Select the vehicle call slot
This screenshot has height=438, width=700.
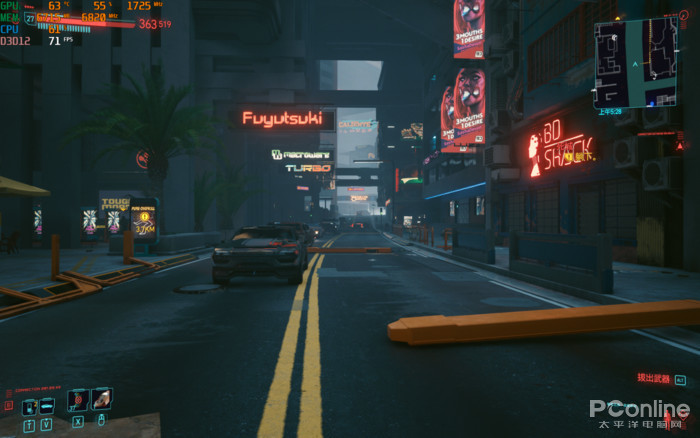pyautogui.click(x=47, y=406)
